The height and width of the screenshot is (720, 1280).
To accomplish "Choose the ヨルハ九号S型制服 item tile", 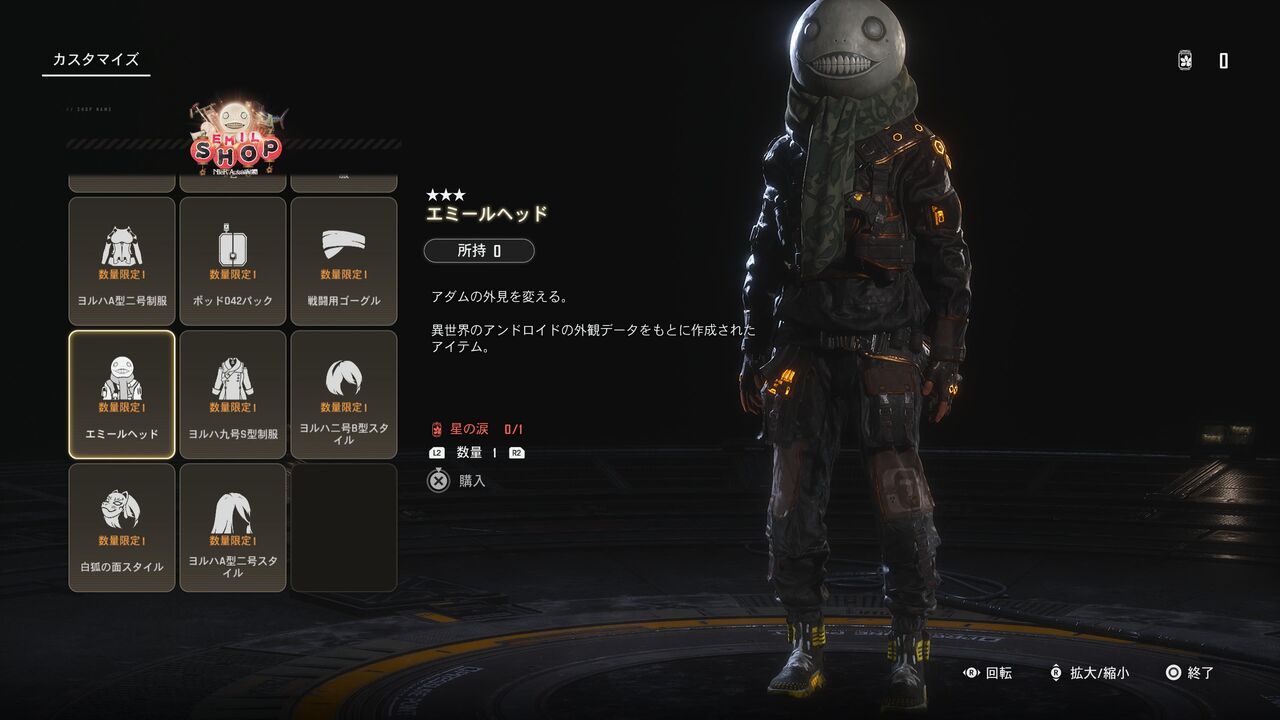I will click(233, 394).
